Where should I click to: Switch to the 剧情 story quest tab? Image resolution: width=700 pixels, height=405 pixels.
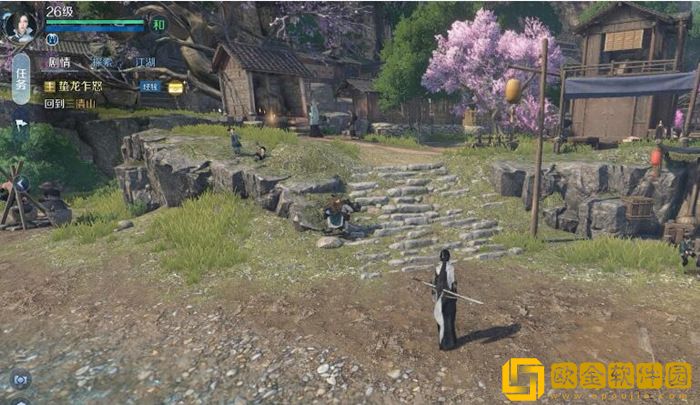pyautogui.click(x=59, y=62)
